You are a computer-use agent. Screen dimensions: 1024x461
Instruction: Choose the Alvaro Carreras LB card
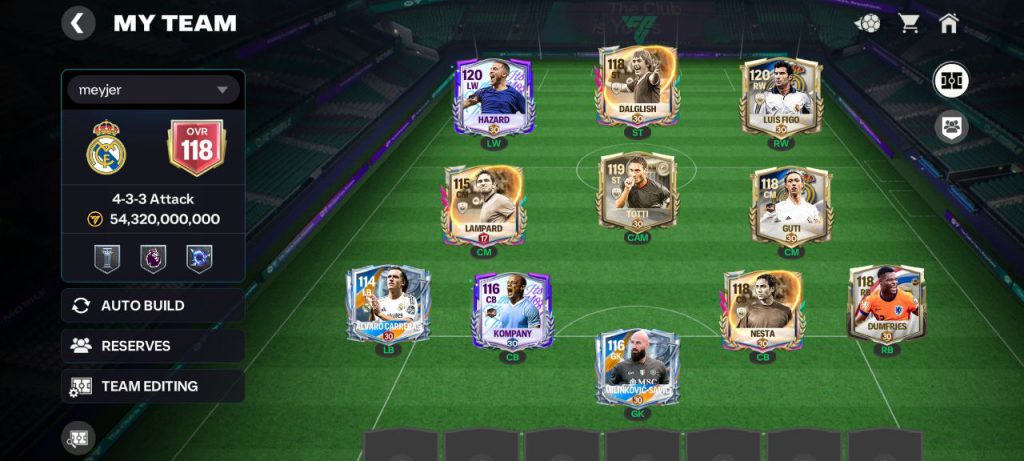(x=387, y=303)
